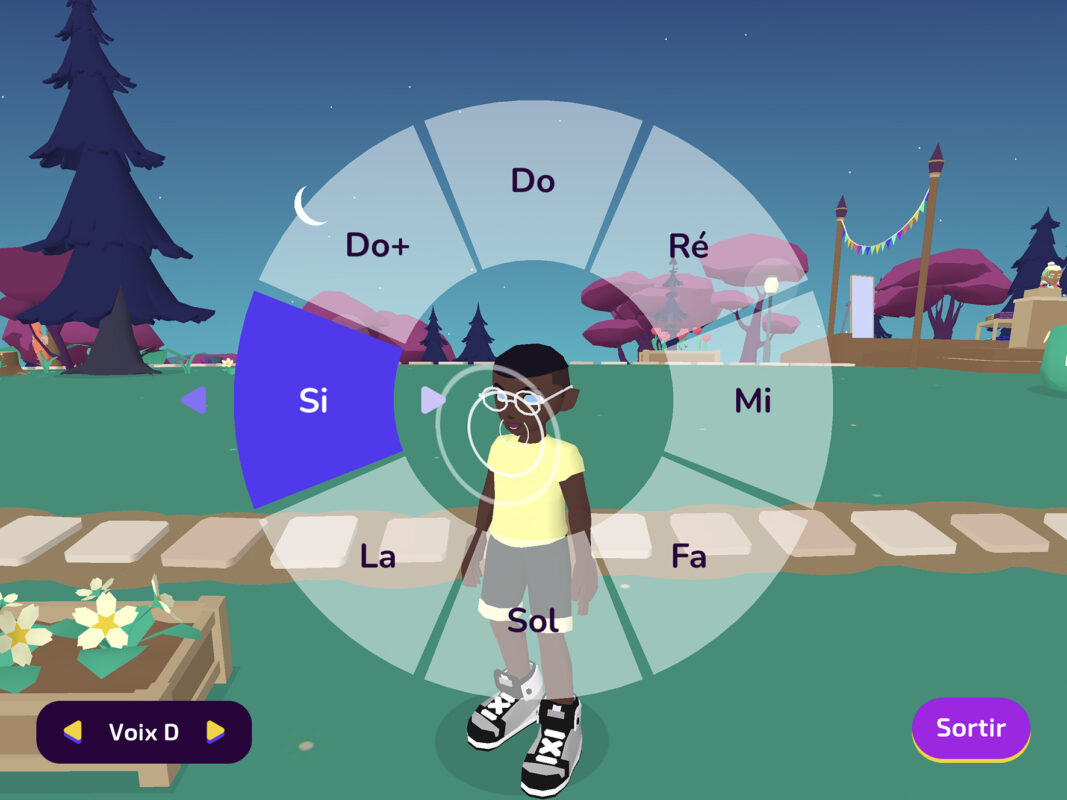Image resolution: width=1067 pixels, height=800 pixels.
Task: Exit with the Sortir button
Action: (x=970, y=729)
